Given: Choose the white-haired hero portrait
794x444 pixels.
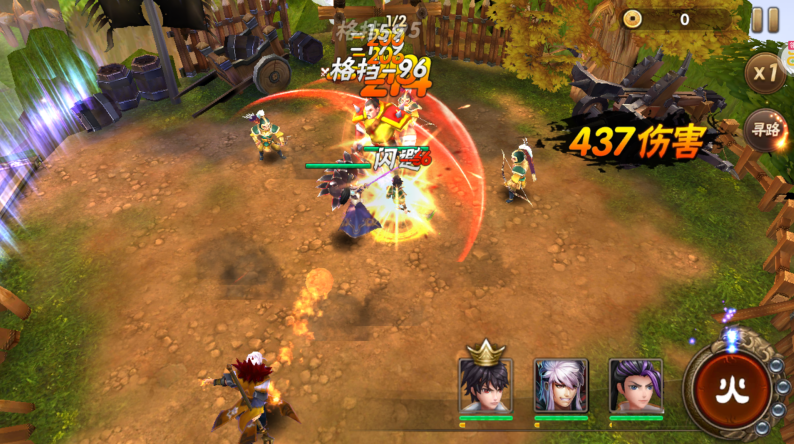Looking at the screenshot, I should pos(561,385).
